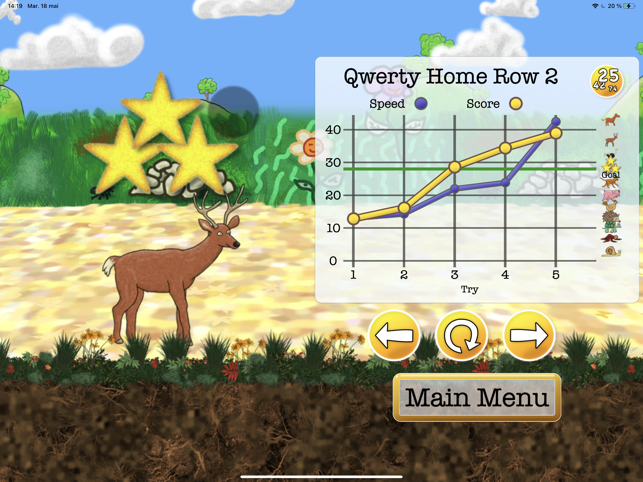Retry the lesson with the circular arrow button

tap(461, 336)
